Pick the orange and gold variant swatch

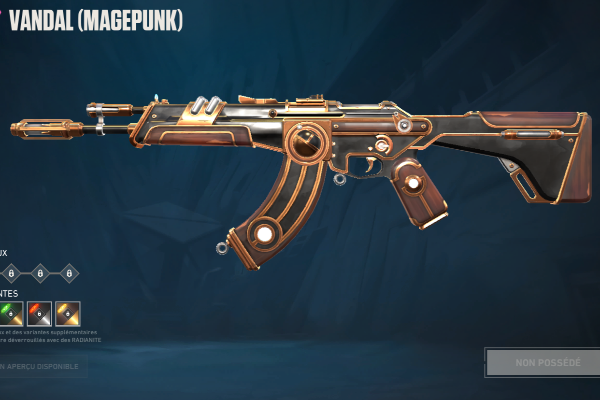68,314
